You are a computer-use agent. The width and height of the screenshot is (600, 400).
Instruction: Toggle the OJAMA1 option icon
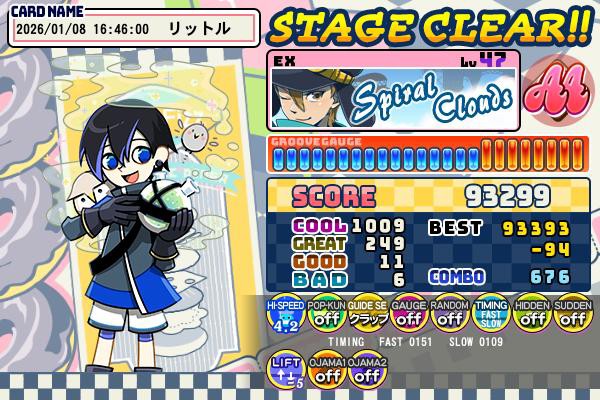(326, 372)
